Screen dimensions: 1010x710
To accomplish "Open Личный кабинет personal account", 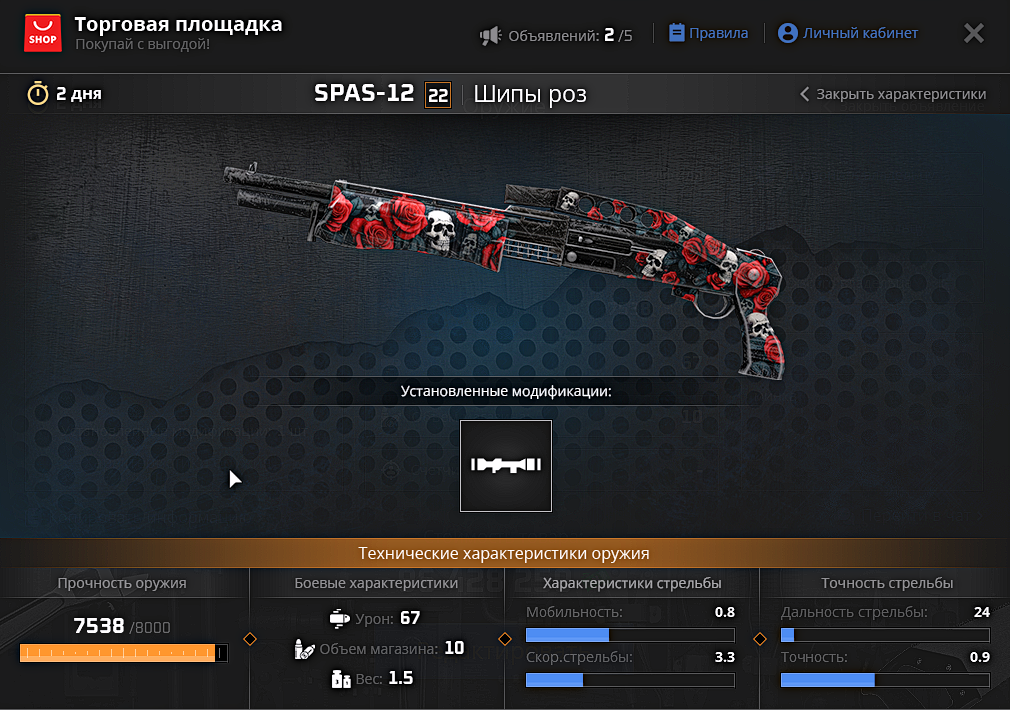I will (x=848, y=33).
